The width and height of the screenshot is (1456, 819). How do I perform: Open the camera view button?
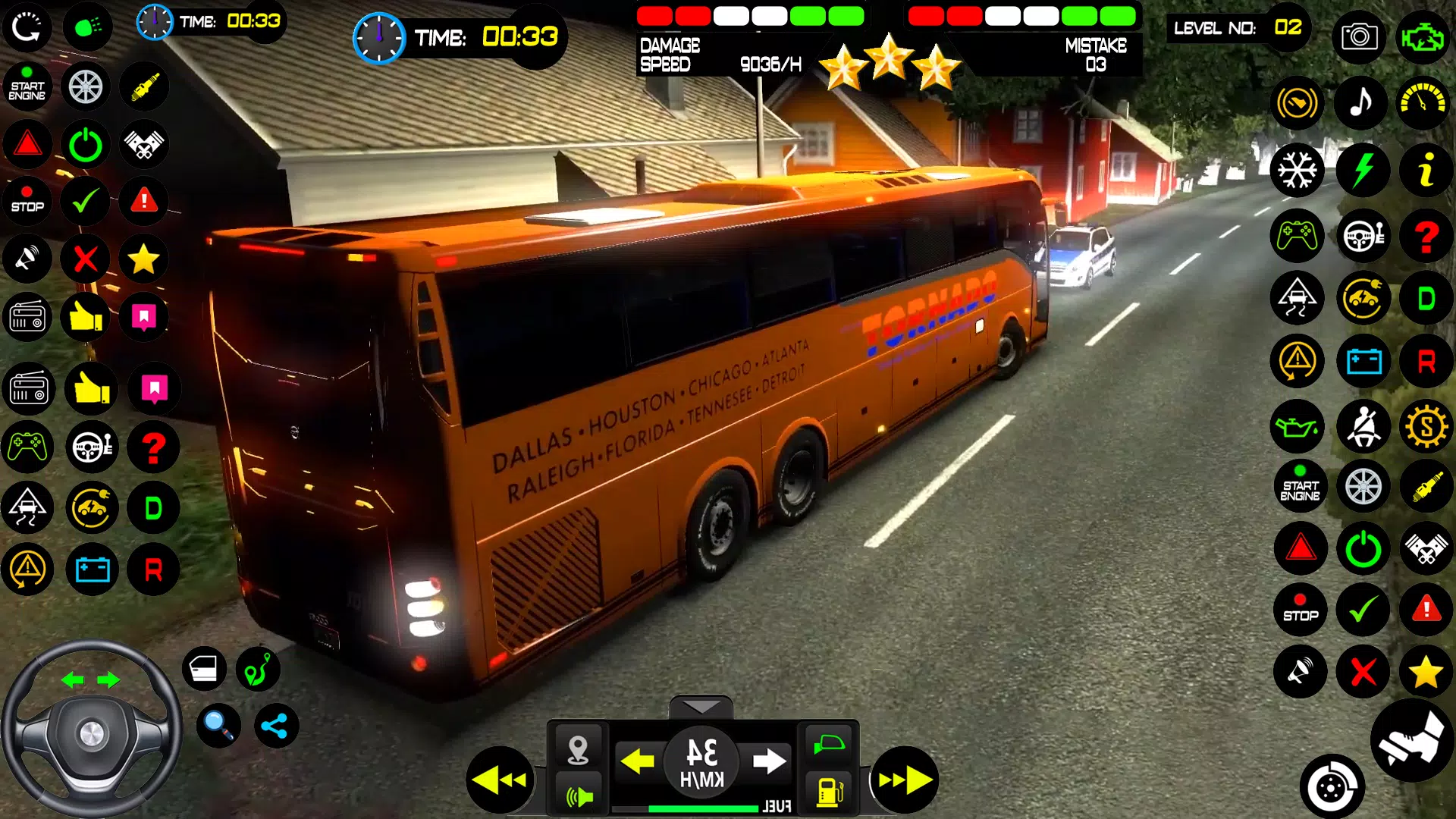click(1359, 36)
